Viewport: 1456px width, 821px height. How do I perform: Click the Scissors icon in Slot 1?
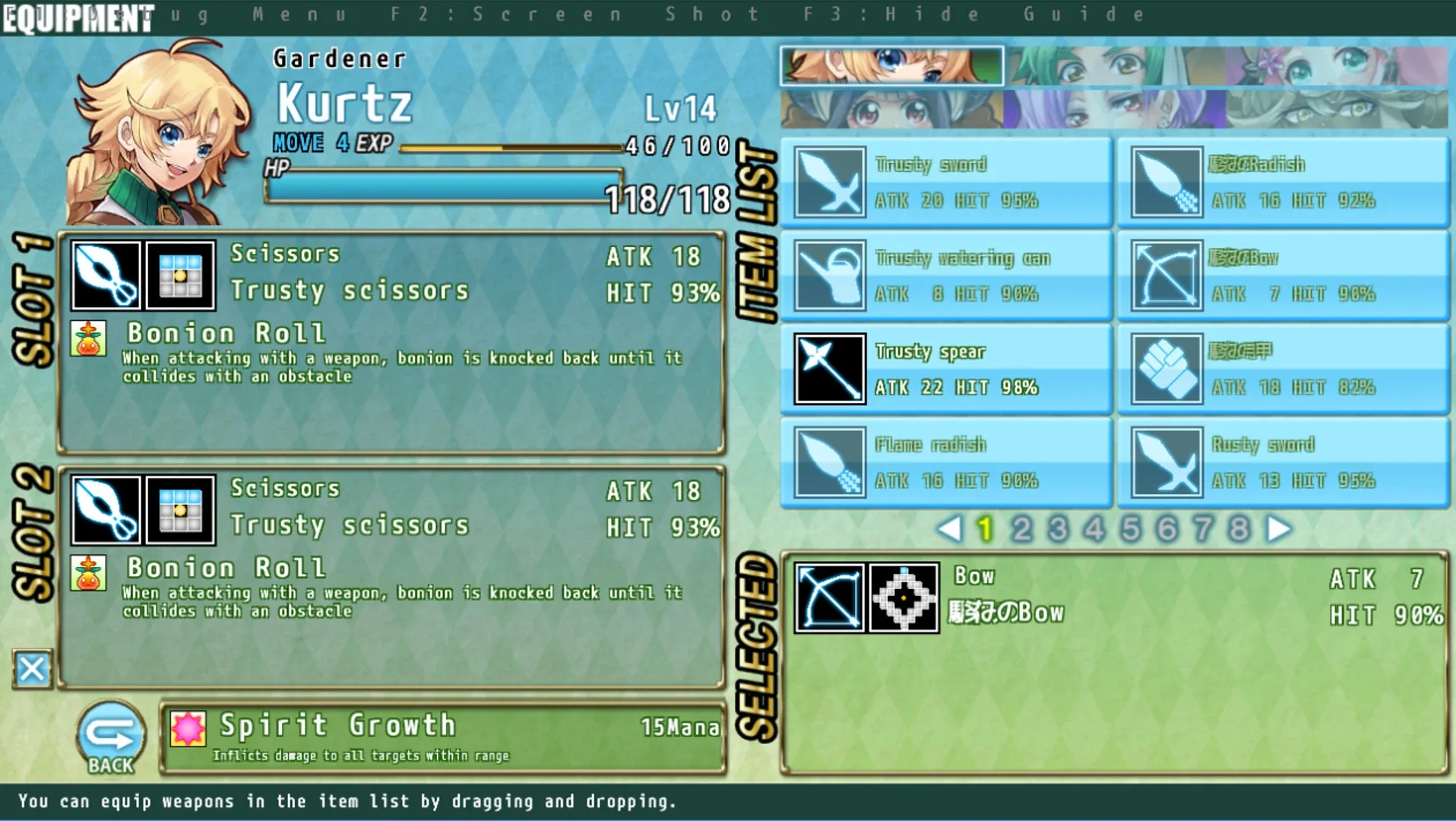coord(105,276)
